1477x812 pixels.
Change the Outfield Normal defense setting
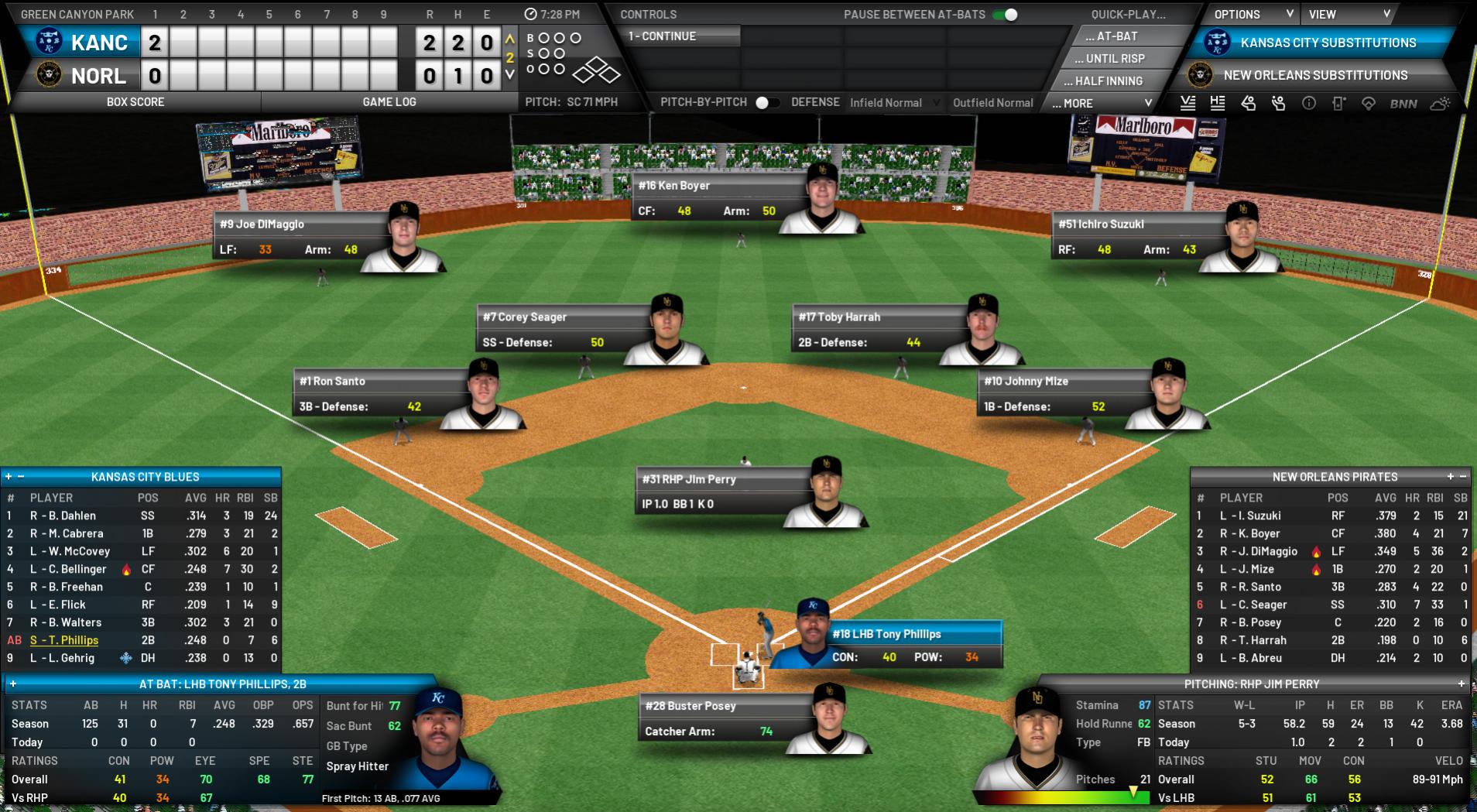click(x=992, y=103)
